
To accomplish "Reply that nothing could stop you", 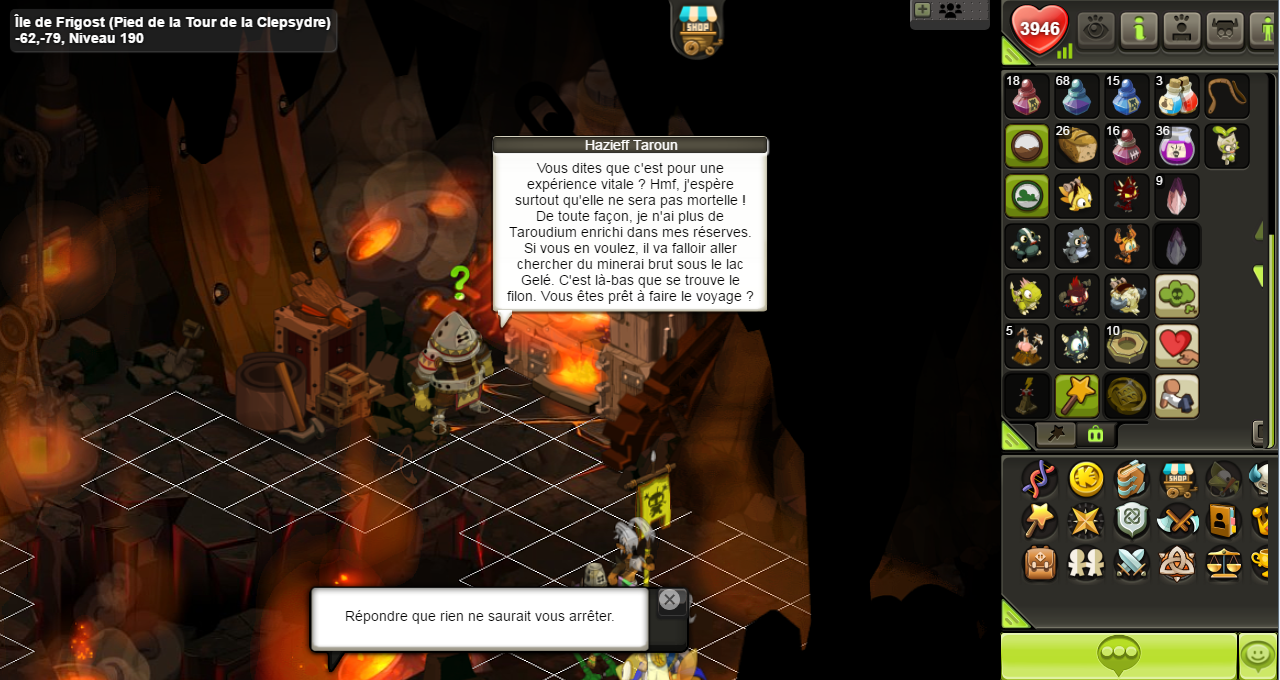I will (x=479, y=616).
